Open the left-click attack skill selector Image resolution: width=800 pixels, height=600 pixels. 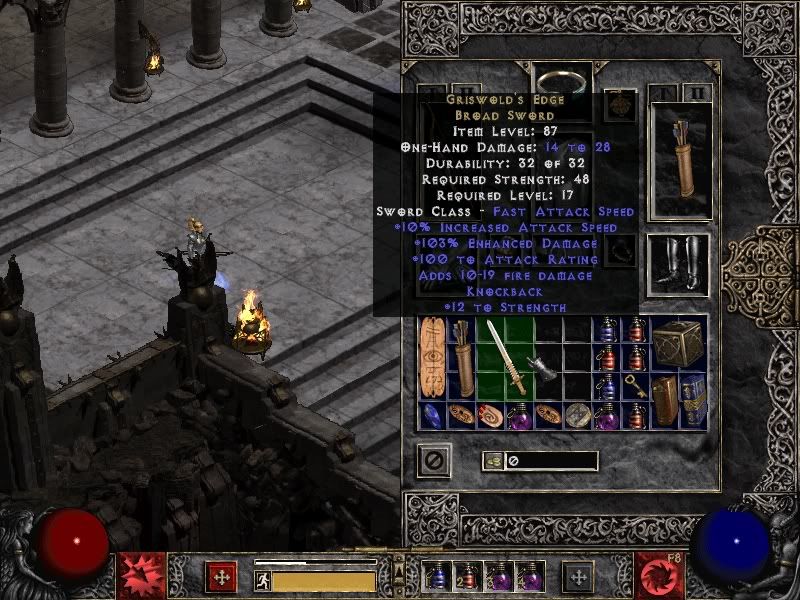tap(142, 576)
